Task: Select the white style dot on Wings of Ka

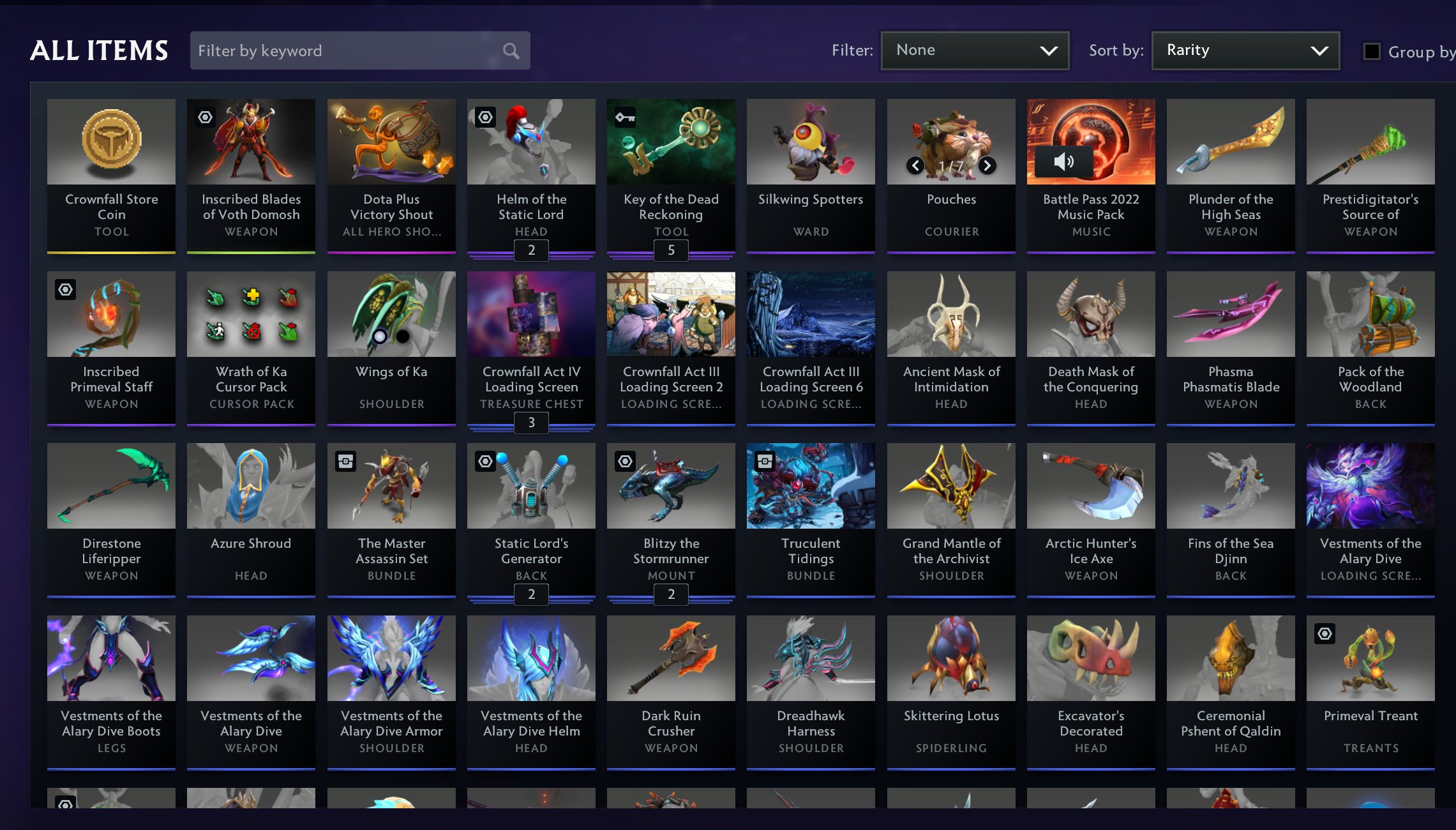Action: tap(379, 335)
